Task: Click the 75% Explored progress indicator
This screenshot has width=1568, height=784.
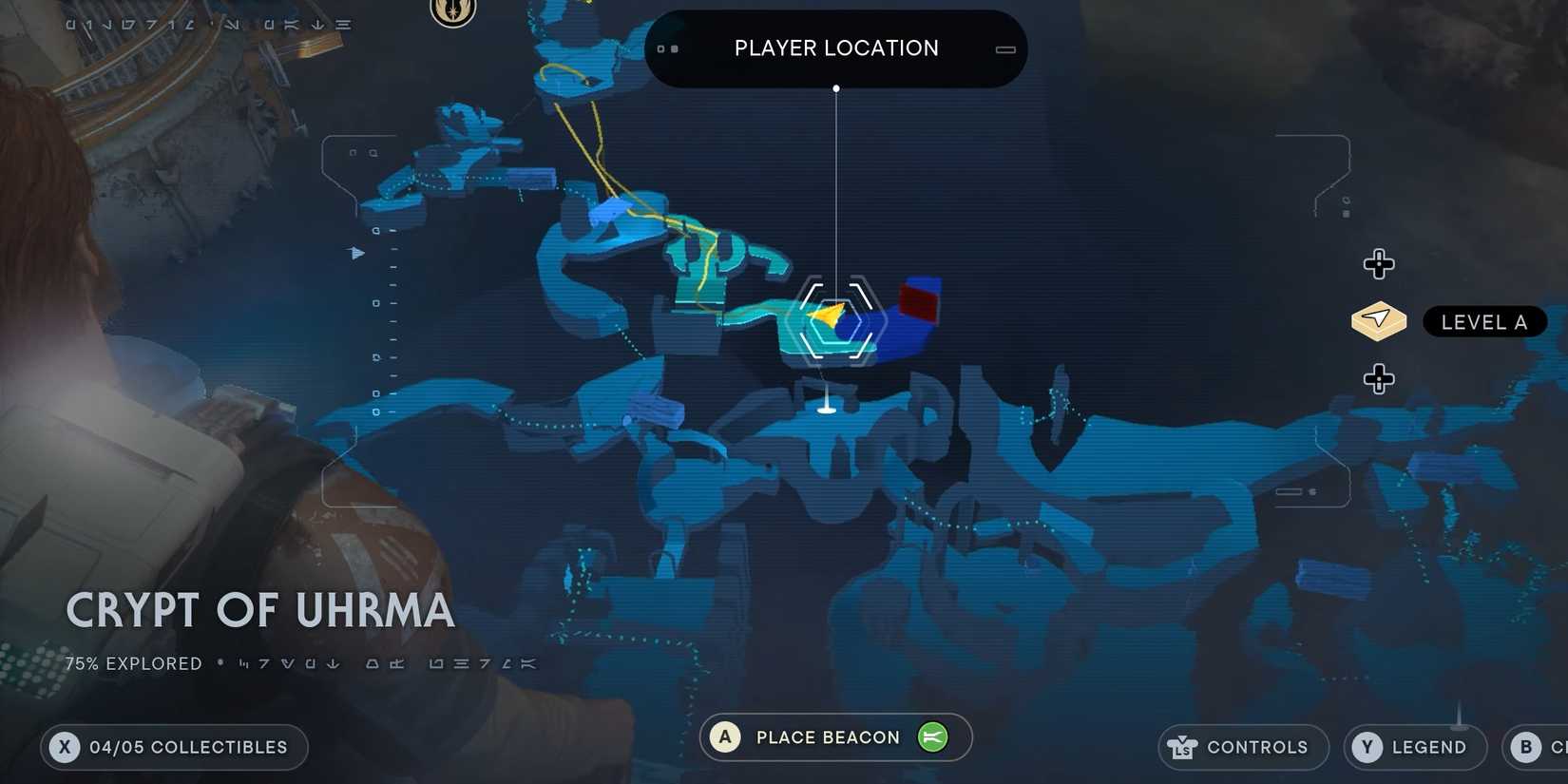Action: [133, 663]
